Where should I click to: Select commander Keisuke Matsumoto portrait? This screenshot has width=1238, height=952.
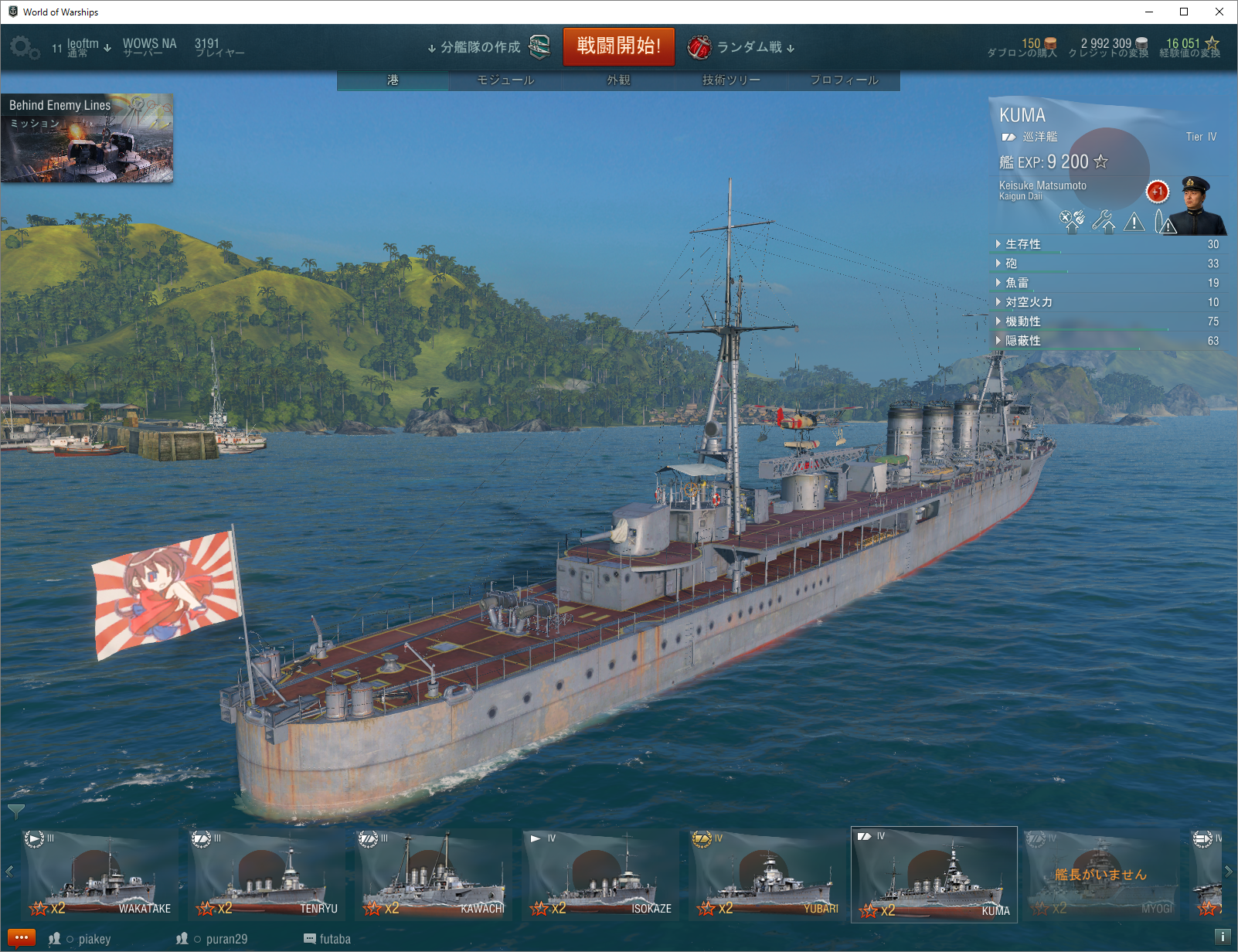pyautogui.click(x=1195, y=206)
